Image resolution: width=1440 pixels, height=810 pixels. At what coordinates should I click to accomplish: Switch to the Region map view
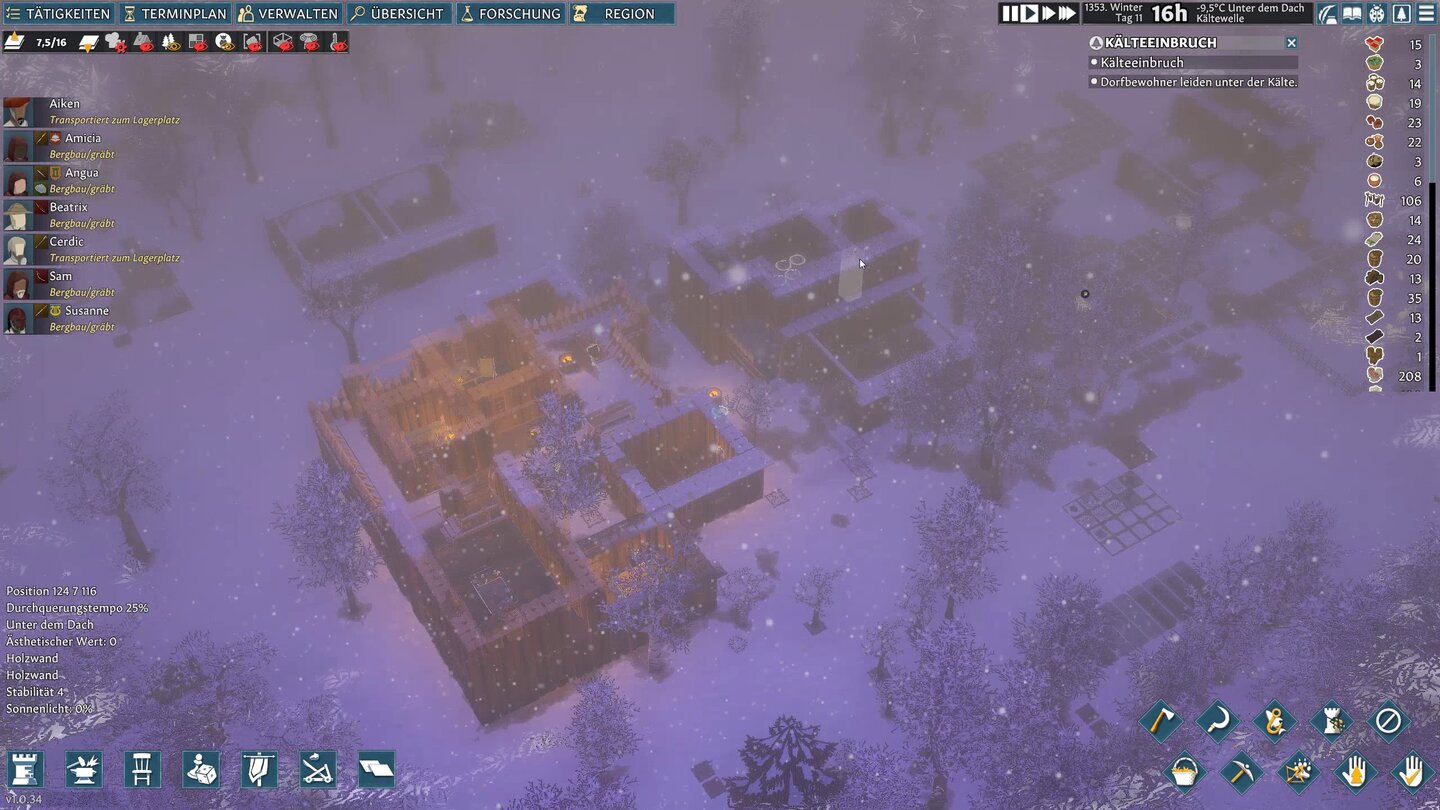621,14
